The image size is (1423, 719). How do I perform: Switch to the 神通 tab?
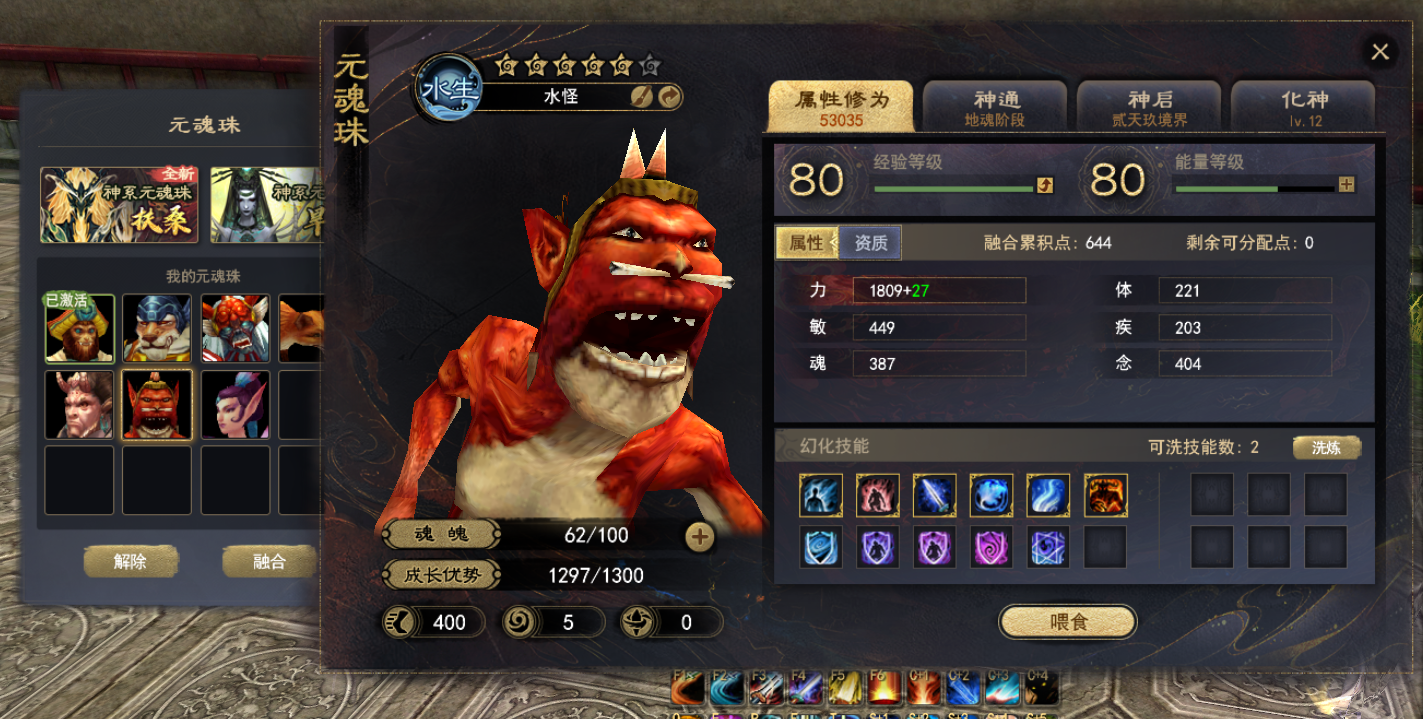[x=995, y=107]
